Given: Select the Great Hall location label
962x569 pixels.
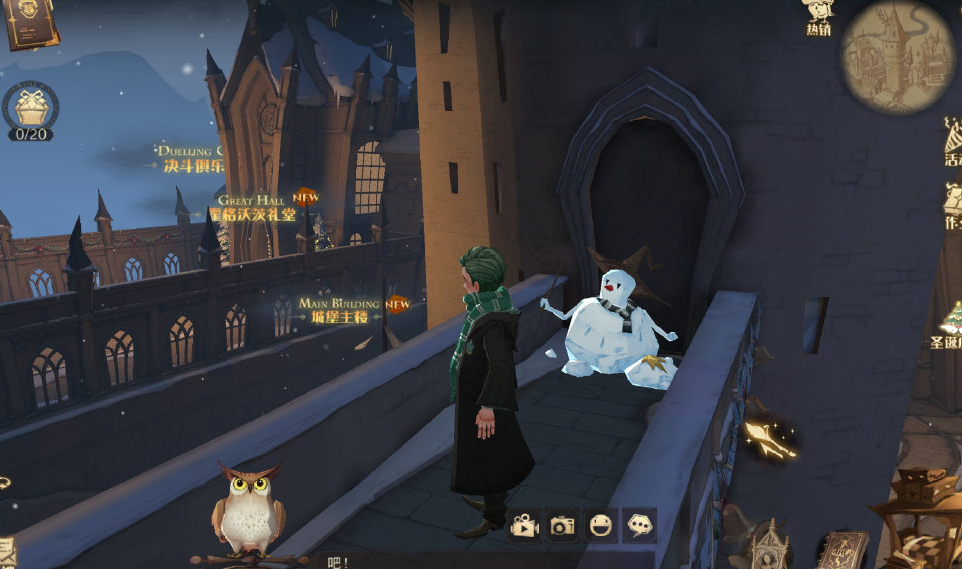Looking at the screenshot, I should (256, 208).
